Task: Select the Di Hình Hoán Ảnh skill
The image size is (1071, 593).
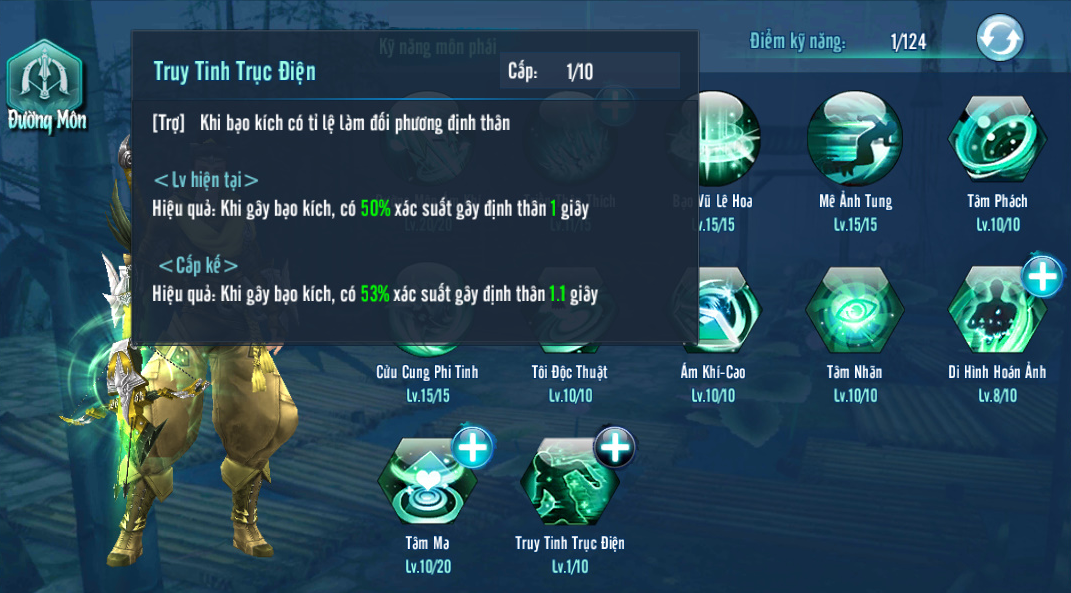Action: click(x=997, y=312)
